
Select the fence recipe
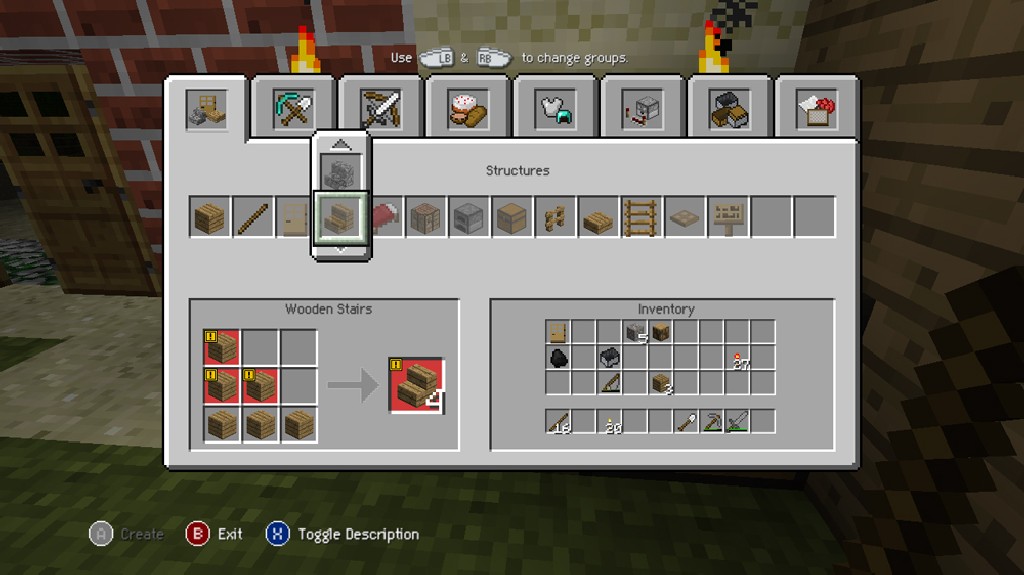(x=555, y=217)
